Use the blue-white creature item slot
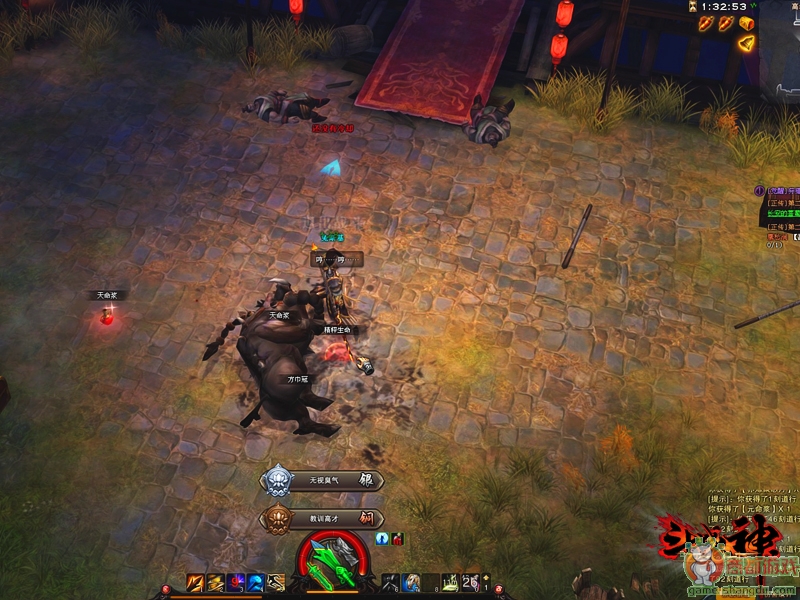Image resolution: width=800 pixels, height=600 pixels. coord(411,583)
